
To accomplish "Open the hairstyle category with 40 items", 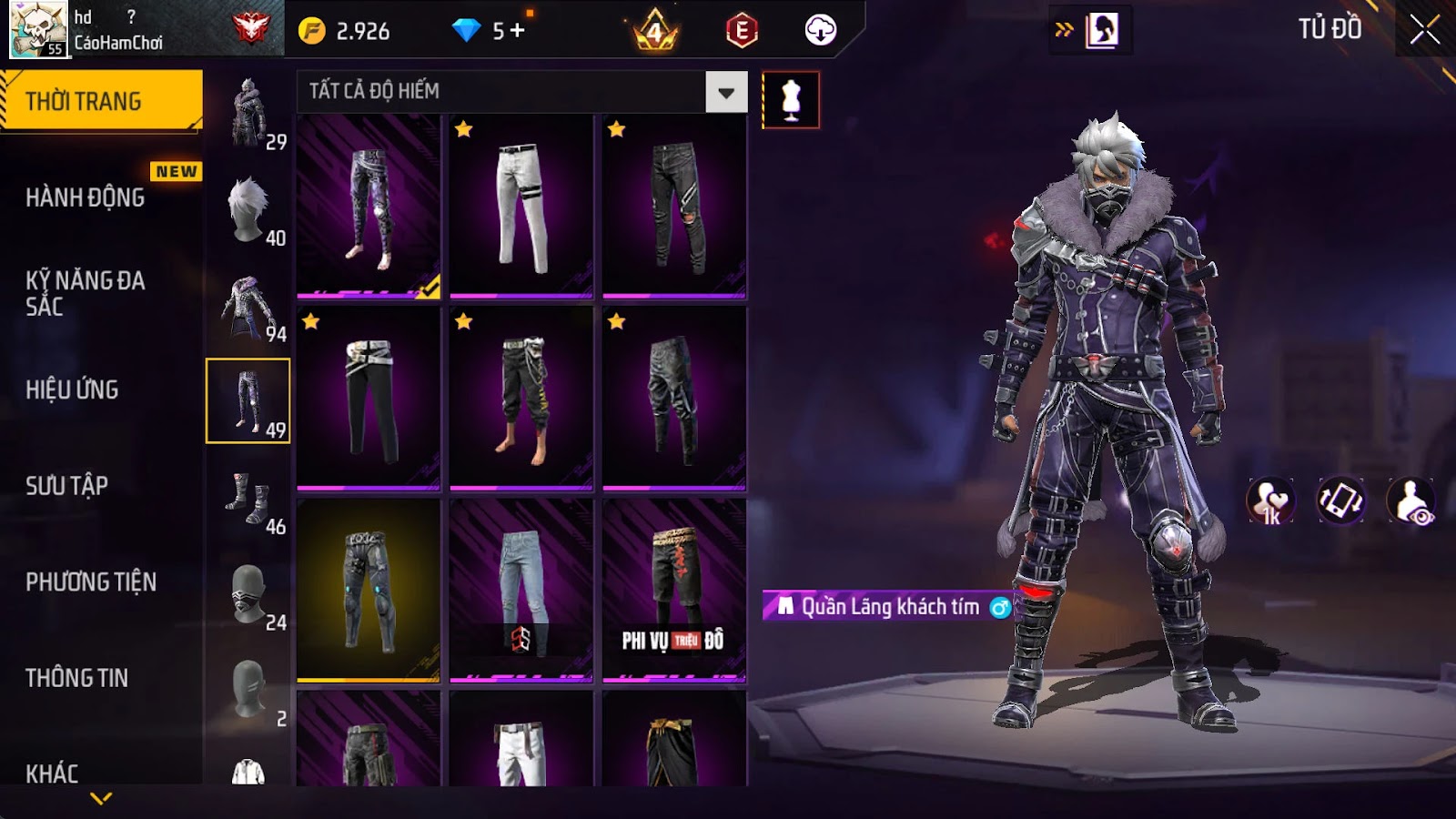I will (x=248, y=210).
